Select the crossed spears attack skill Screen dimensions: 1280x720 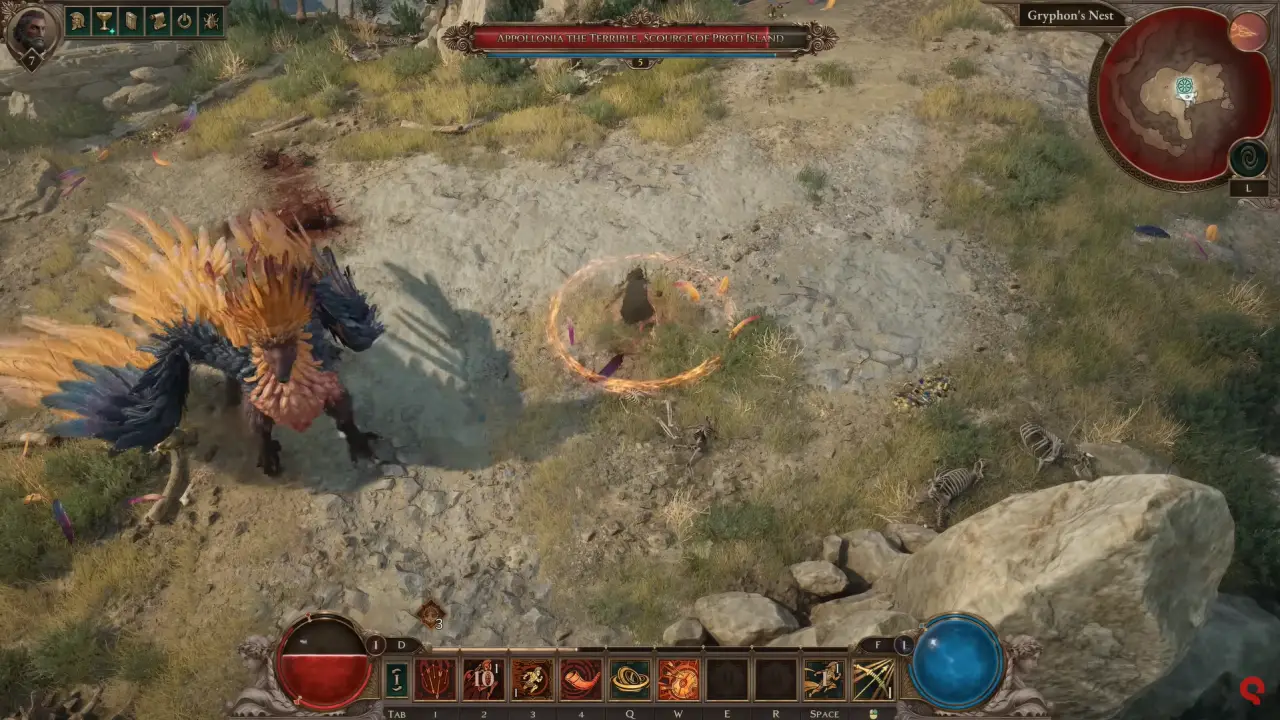(x=873, y=680)
